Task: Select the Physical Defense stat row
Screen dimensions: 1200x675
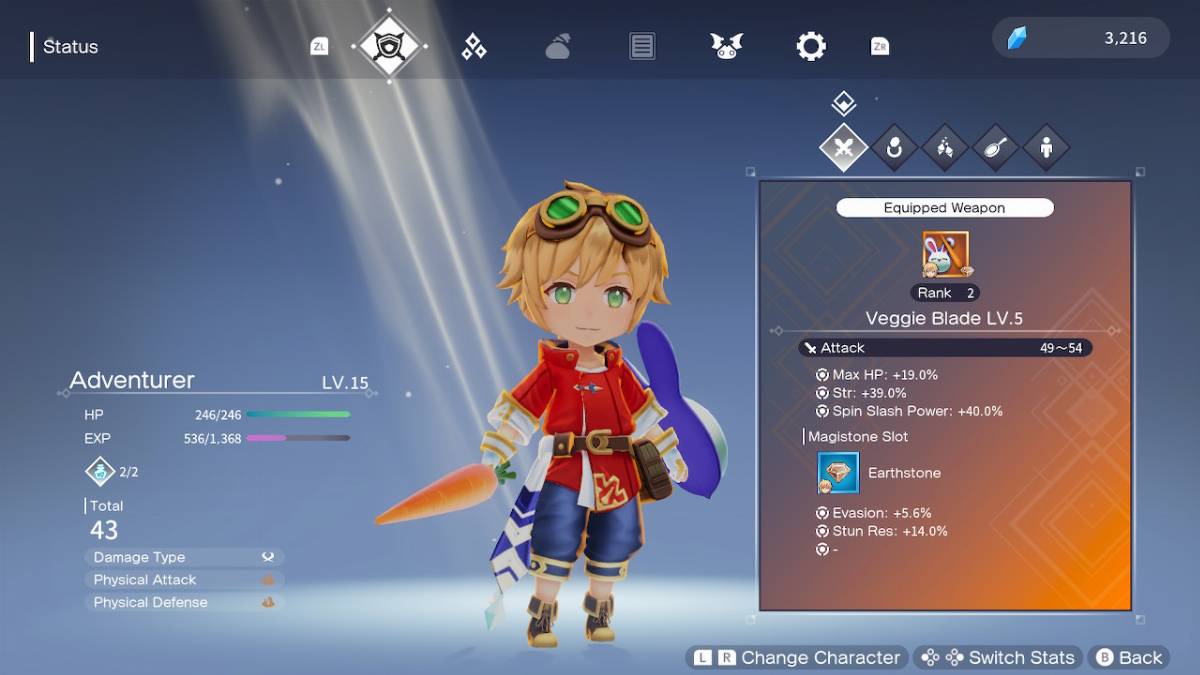Action: coord(184,603)
